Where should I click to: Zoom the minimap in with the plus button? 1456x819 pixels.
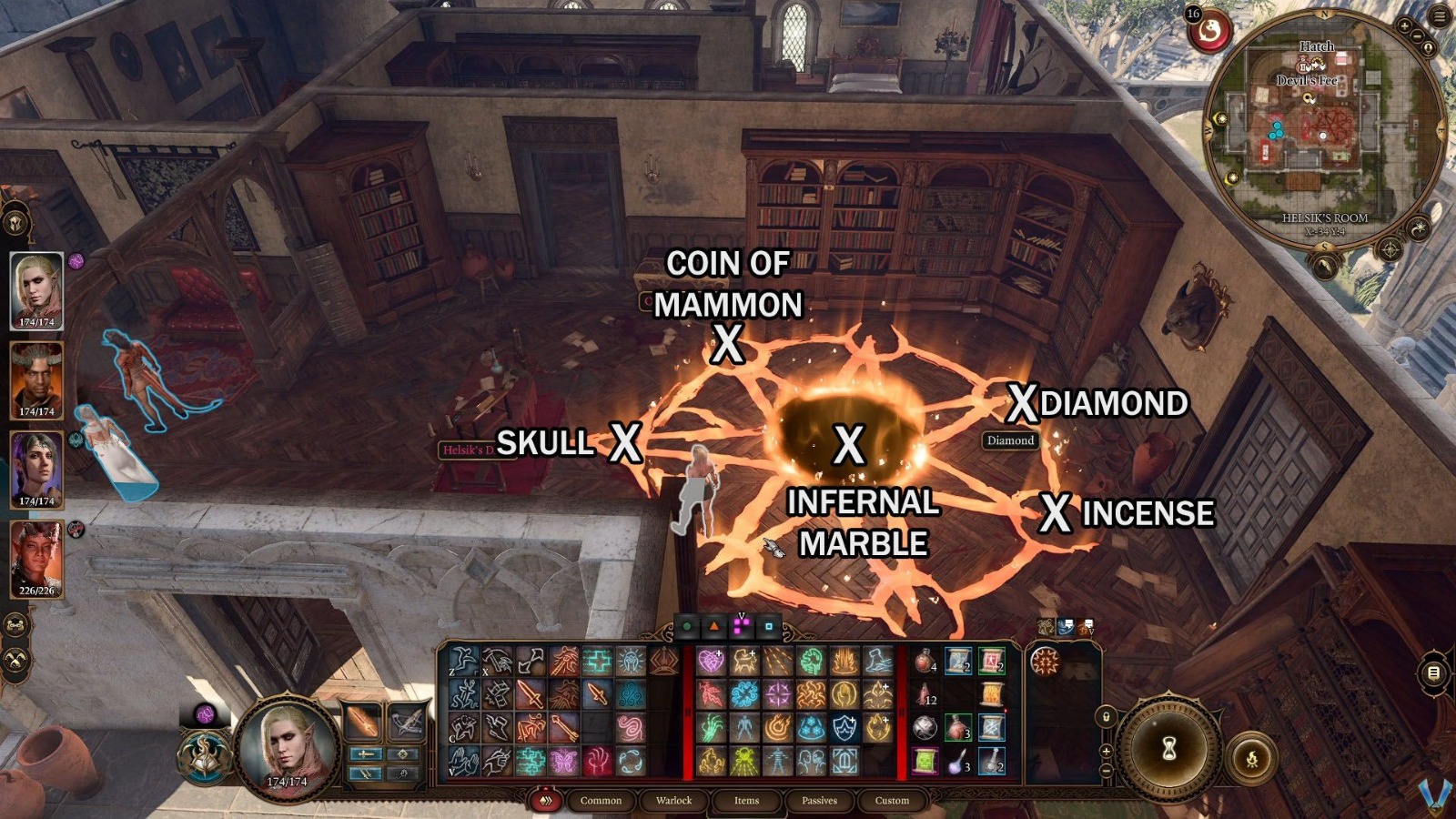coord(1404,26)
